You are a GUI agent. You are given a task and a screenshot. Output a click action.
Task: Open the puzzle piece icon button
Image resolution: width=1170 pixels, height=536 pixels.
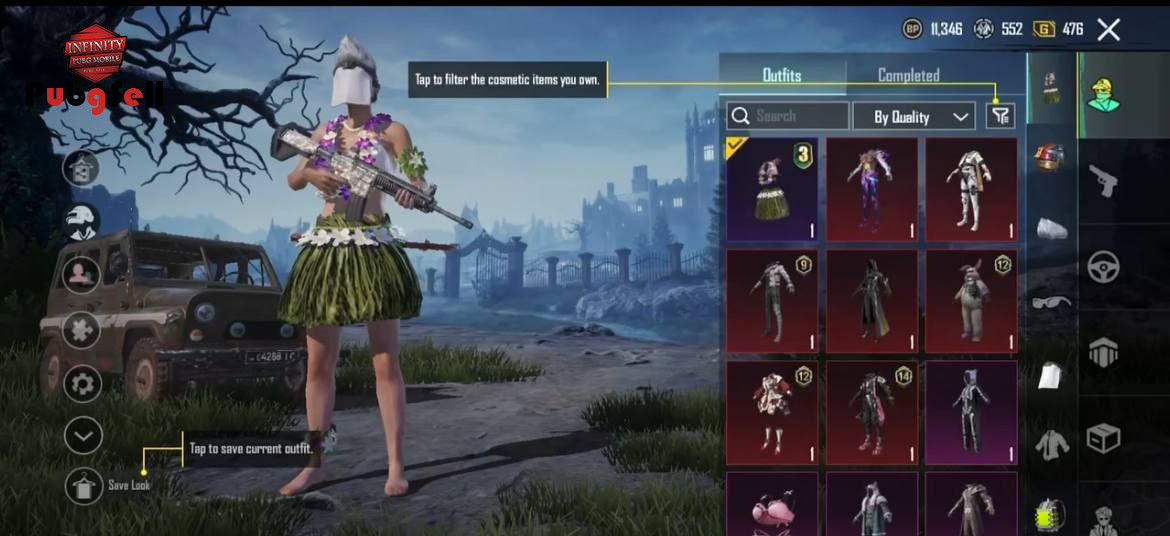(x=82, y=330)
